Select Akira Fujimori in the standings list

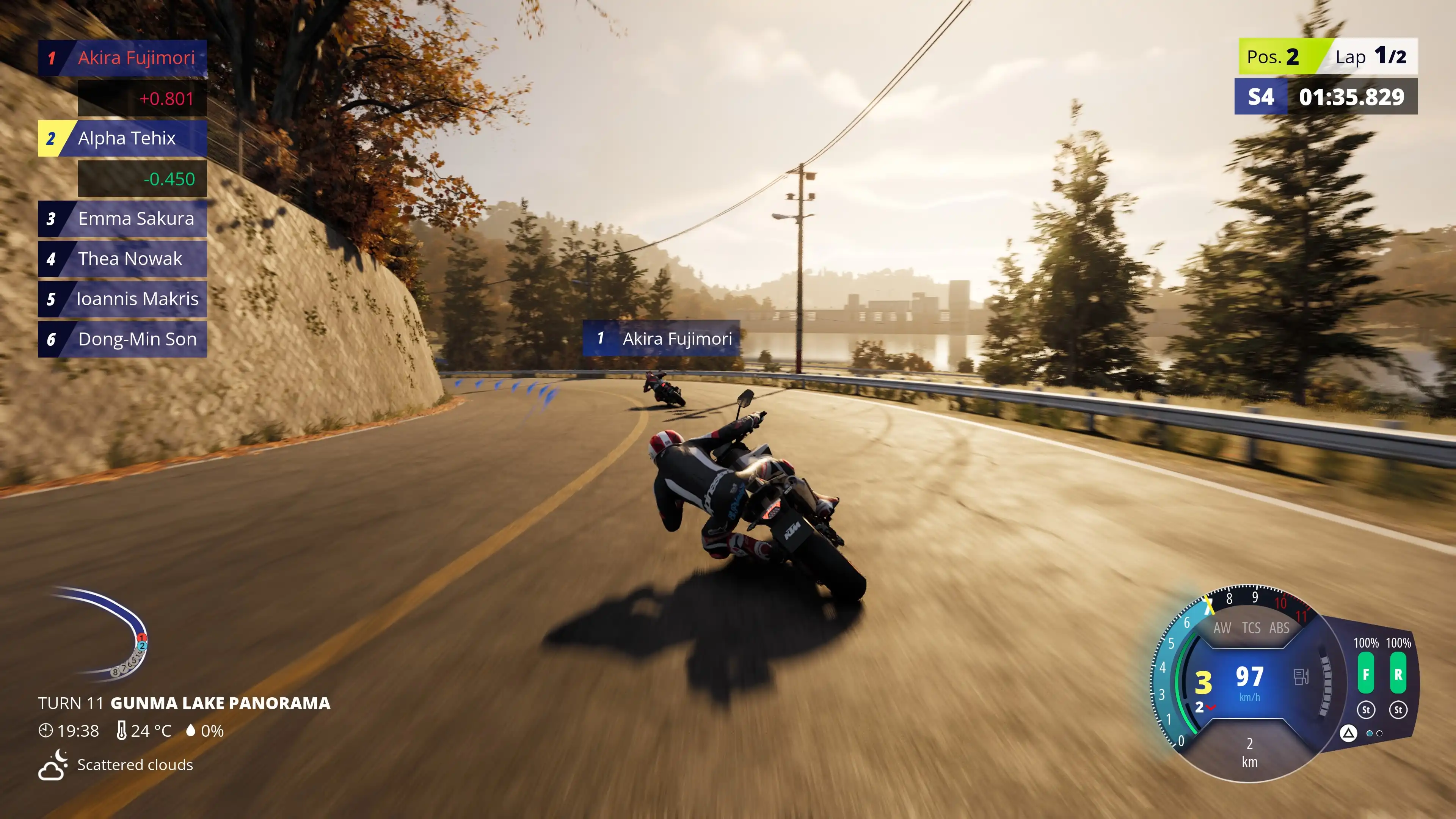pyautogui.click(x=122, y=58)
